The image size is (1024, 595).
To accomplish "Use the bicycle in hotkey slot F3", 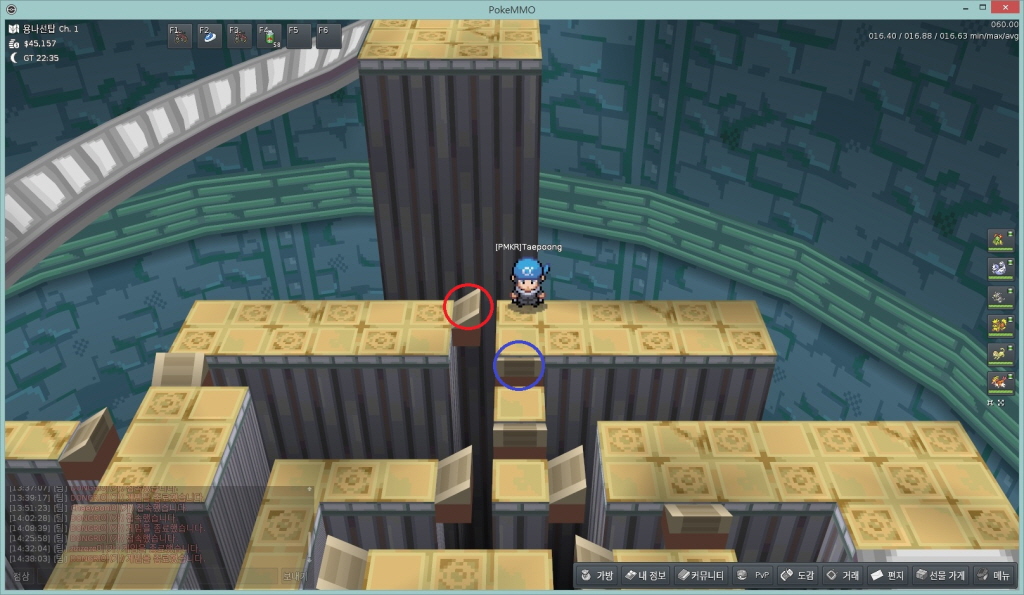I will 240,37.
